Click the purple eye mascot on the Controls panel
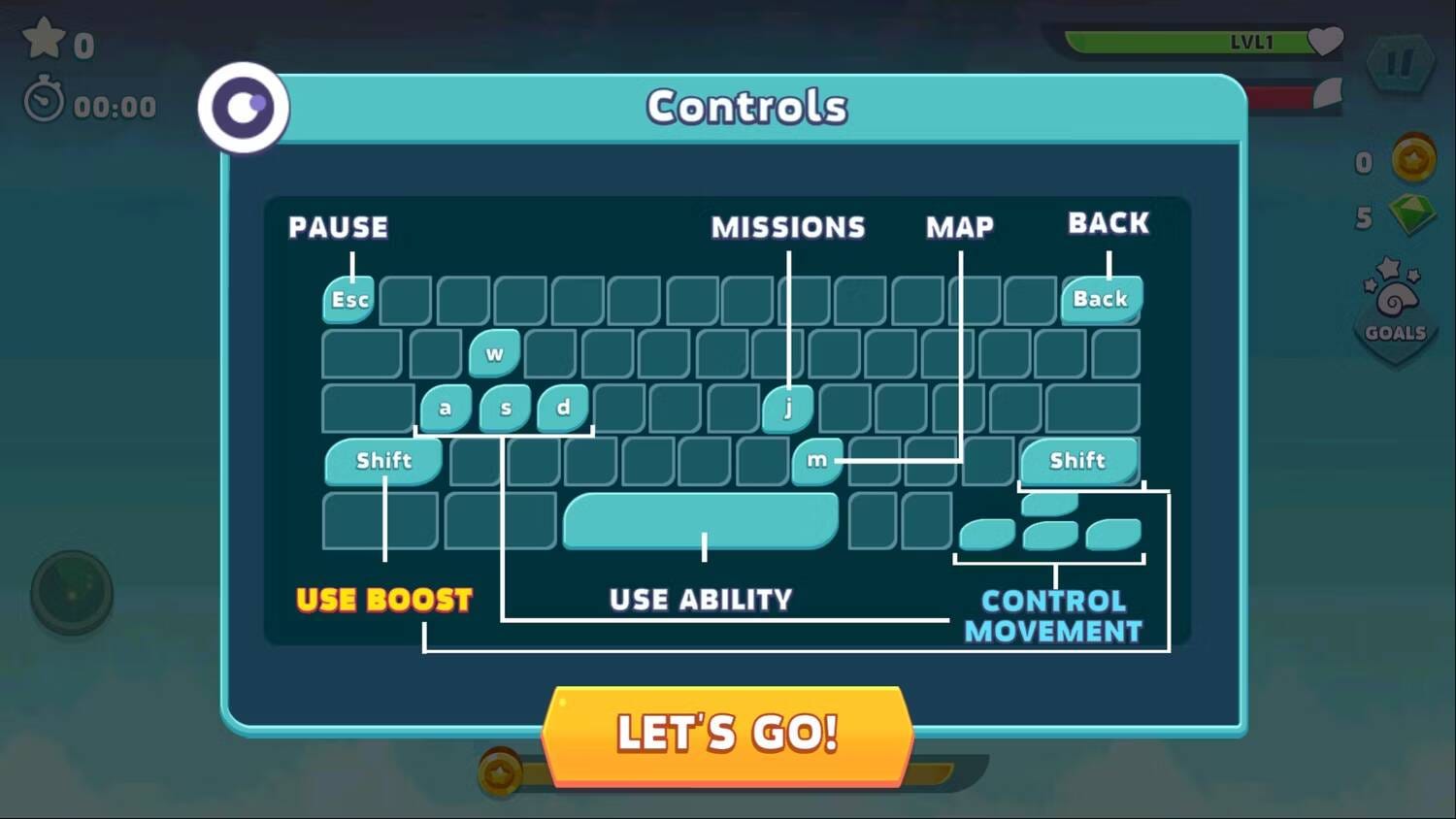Image resolution: width=1456 pixels, height=819 pixels. coord(242,107)
